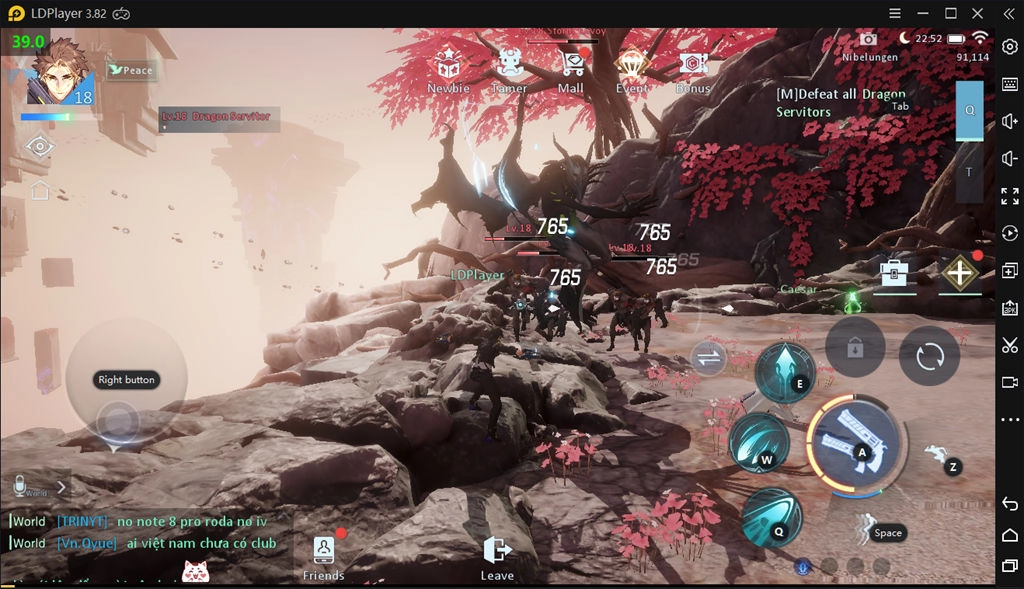This screenshot has width=1024, height=589.
Task: Open the Newbie rewards menu
Action: (447, 67)
